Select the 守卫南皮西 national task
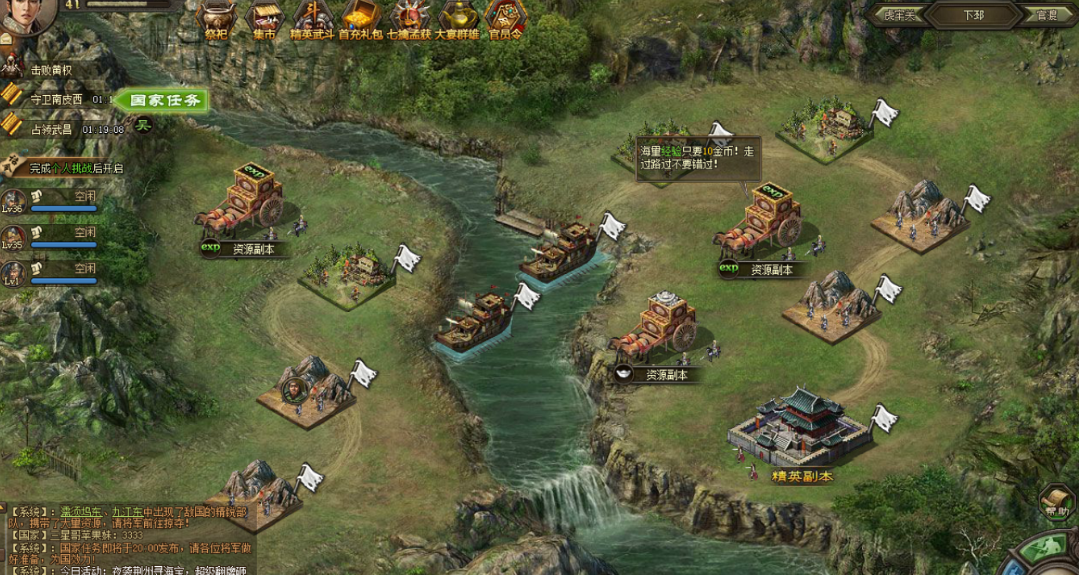The width and height of the screenshot is (1079, 575). pos(57,100)
